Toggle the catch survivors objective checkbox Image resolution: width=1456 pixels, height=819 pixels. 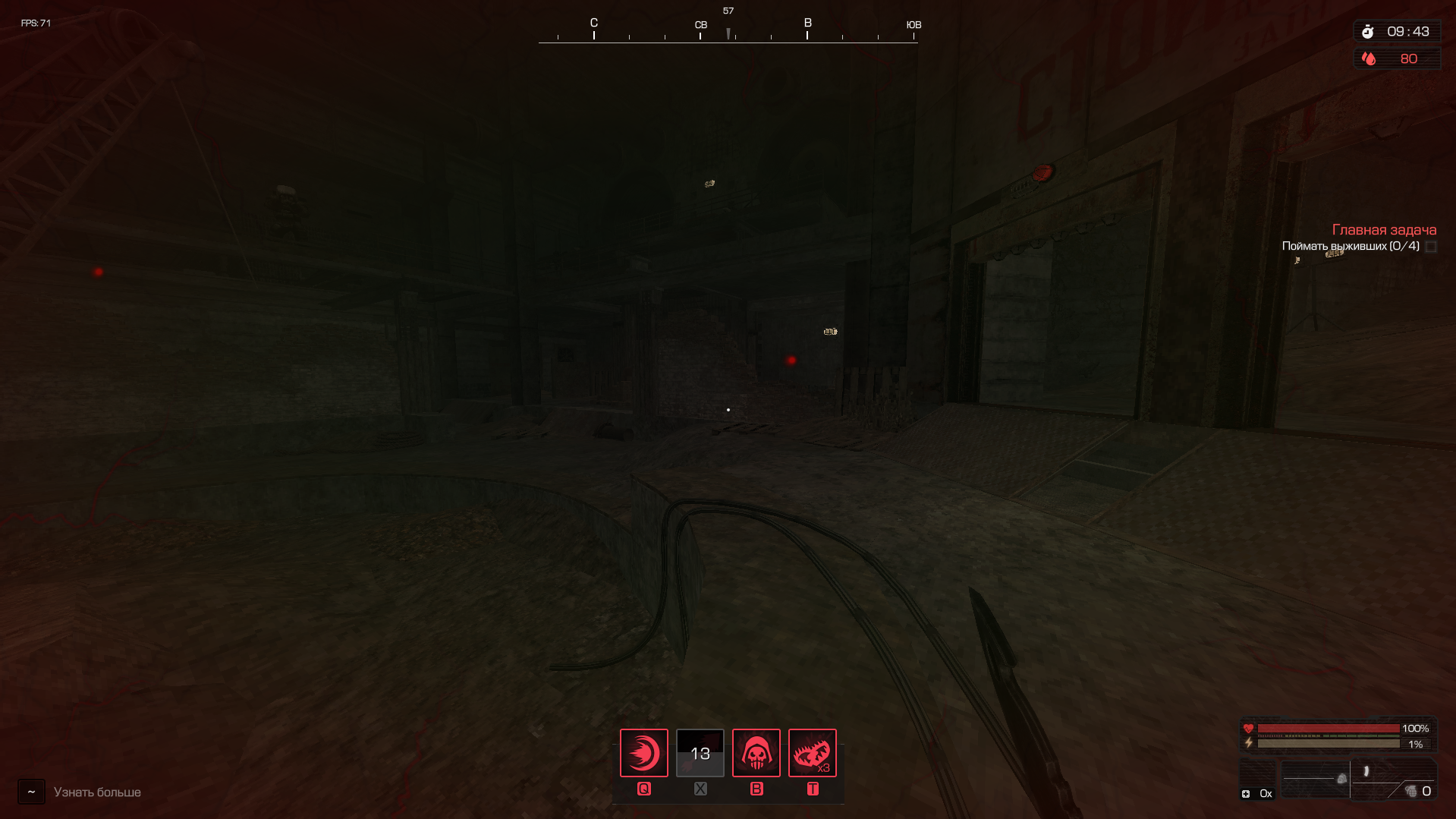[x=1431, y=247]
